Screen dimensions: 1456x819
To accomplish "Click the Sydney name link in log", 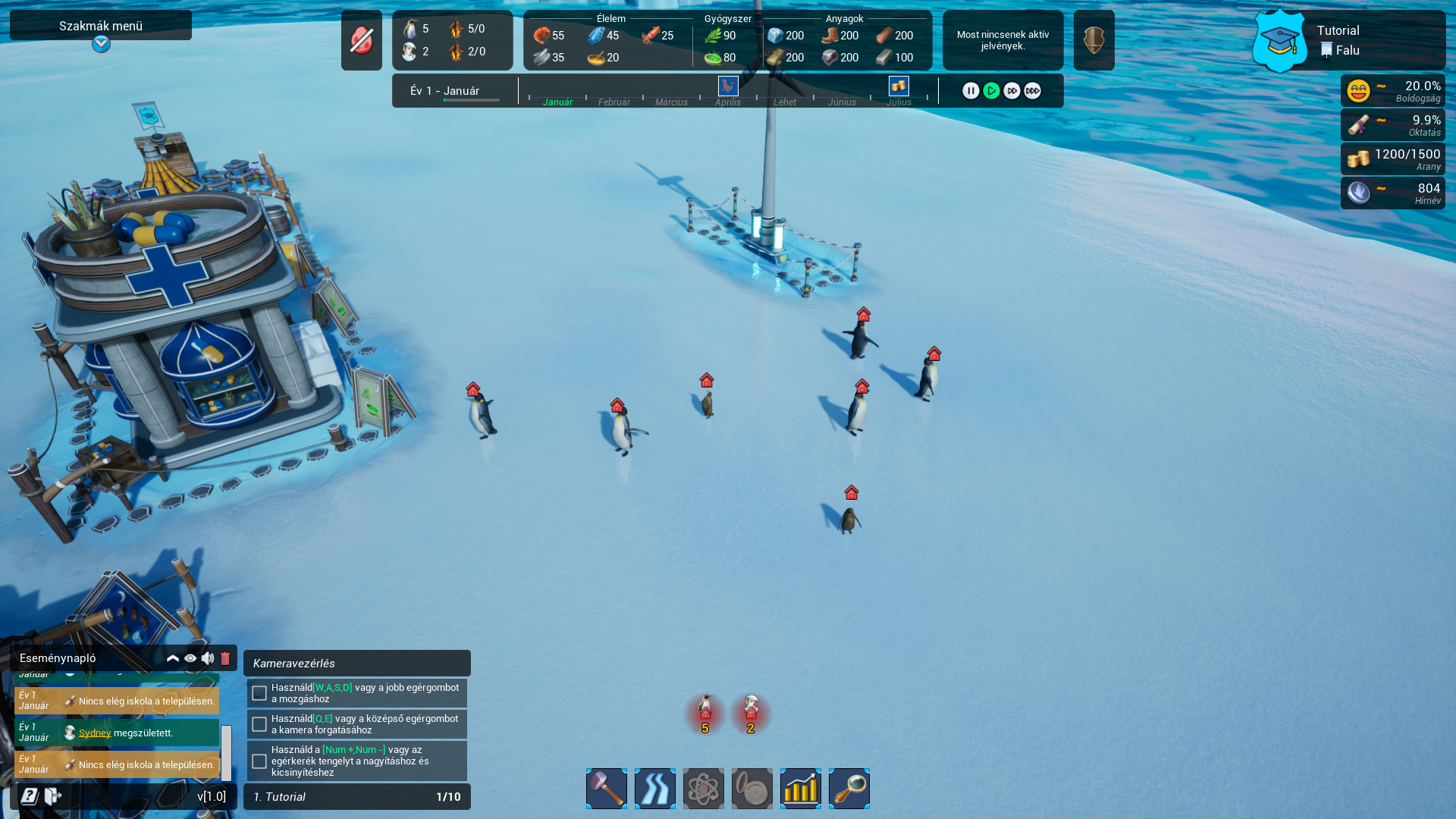I will coord(95,733).
